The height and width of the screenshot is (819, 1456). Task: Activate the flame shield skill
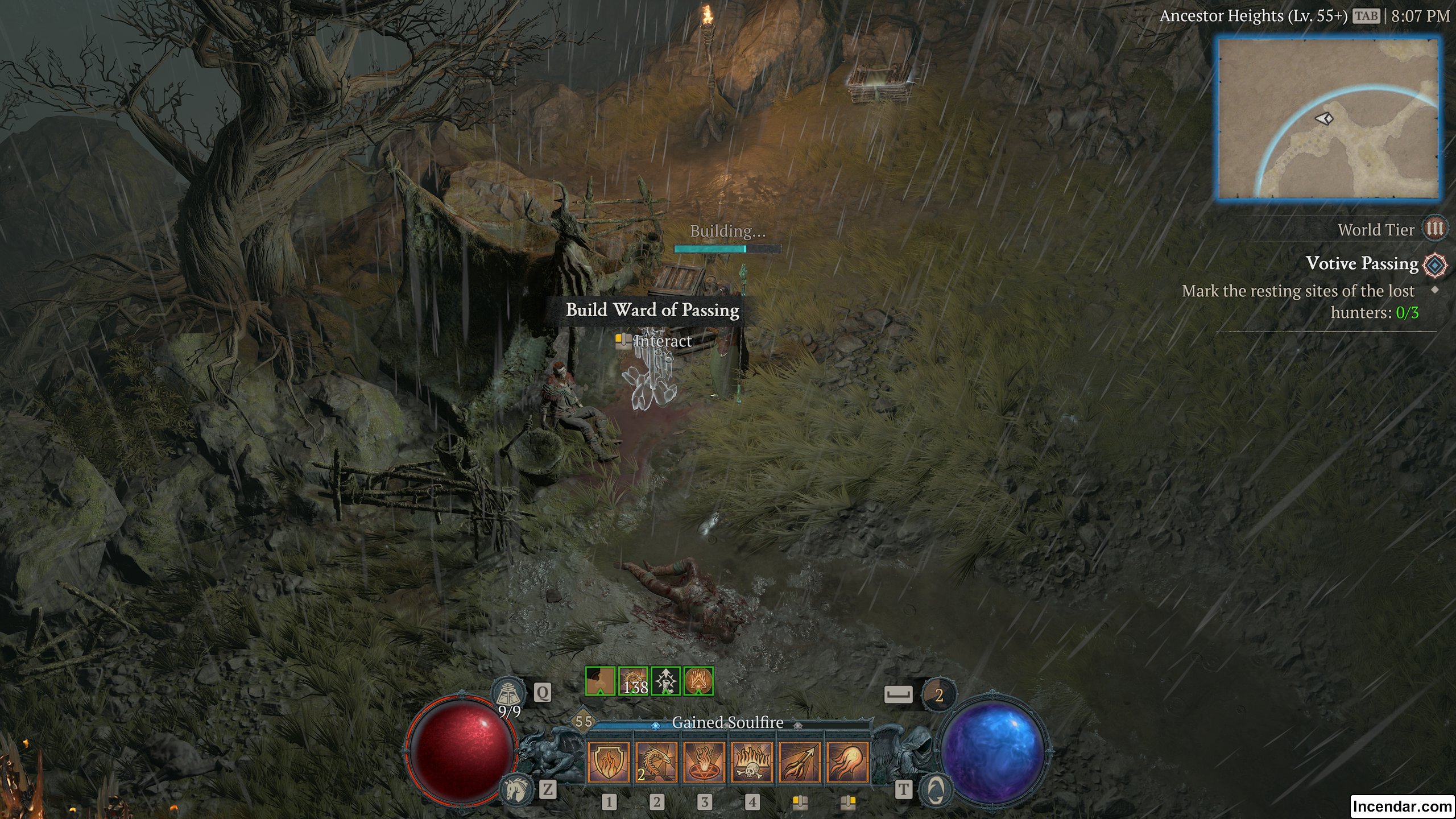click(x=608, y=762)
